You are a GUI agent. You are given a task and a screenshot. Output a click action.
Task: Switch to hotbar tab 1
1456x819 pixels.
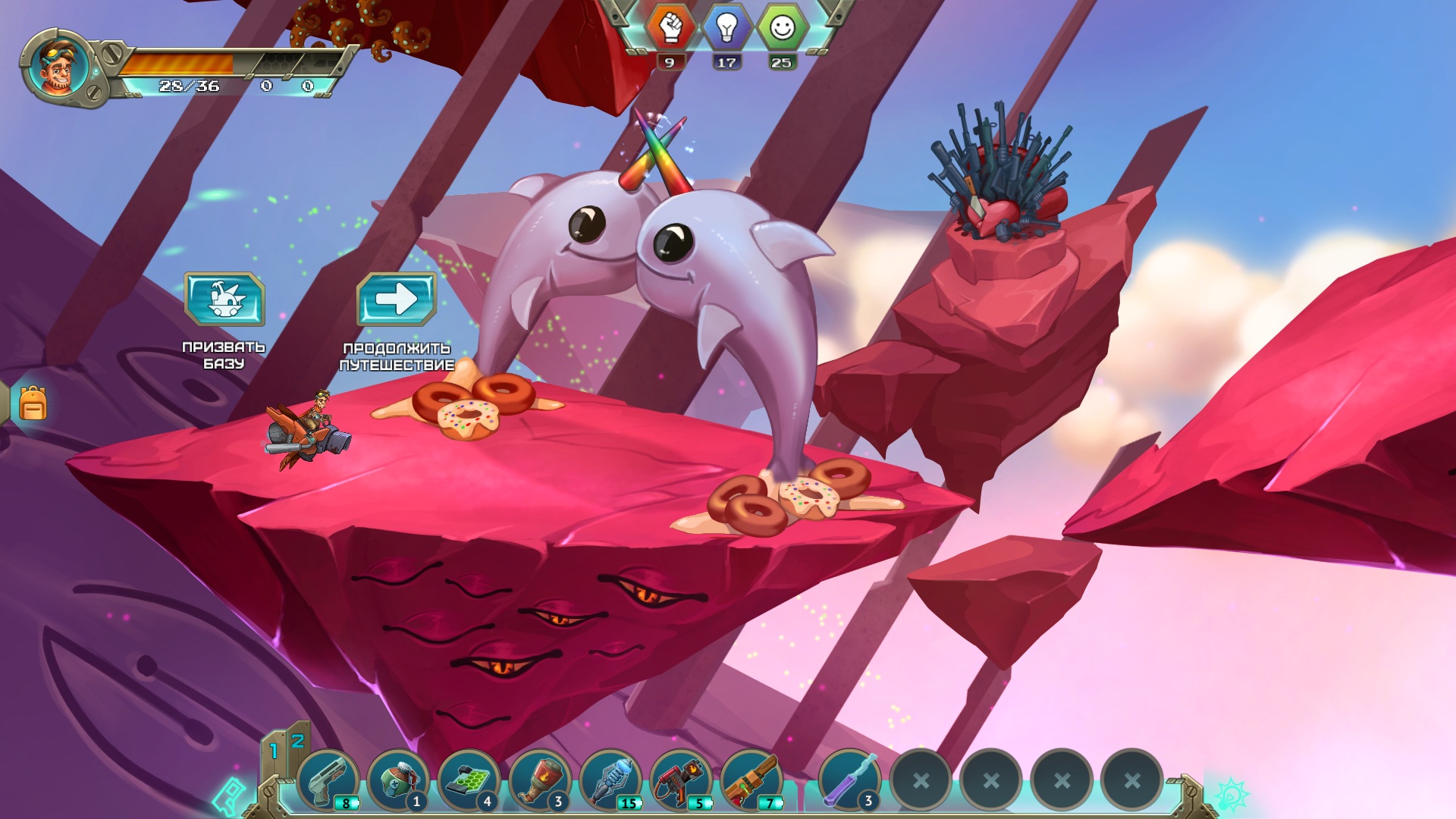[x=274, y=752]
